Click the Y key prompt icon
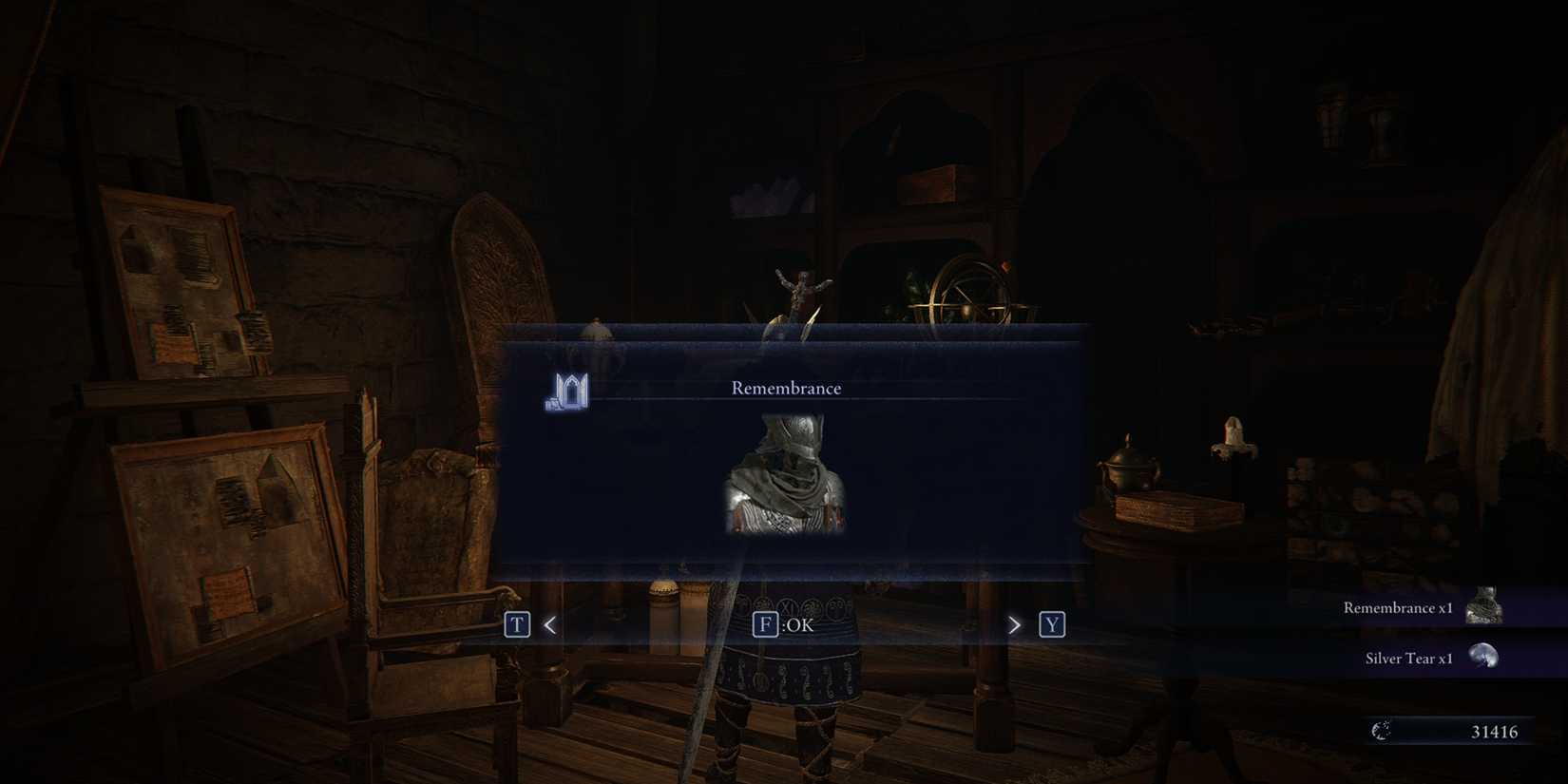This screenshot has width=1568, height=784. pyautogui.click(x=1052, y=625)
